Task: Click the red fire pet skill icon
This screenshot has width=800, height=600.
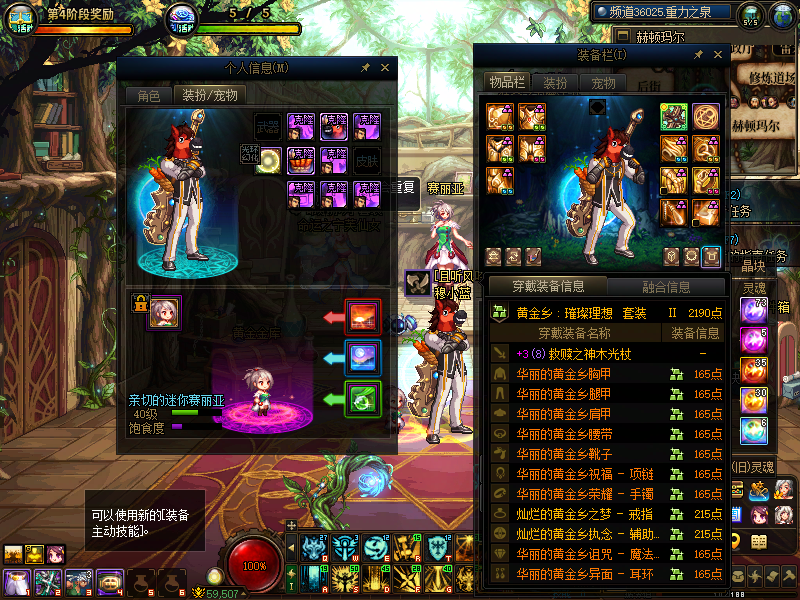Action: (x=362, y=317)
